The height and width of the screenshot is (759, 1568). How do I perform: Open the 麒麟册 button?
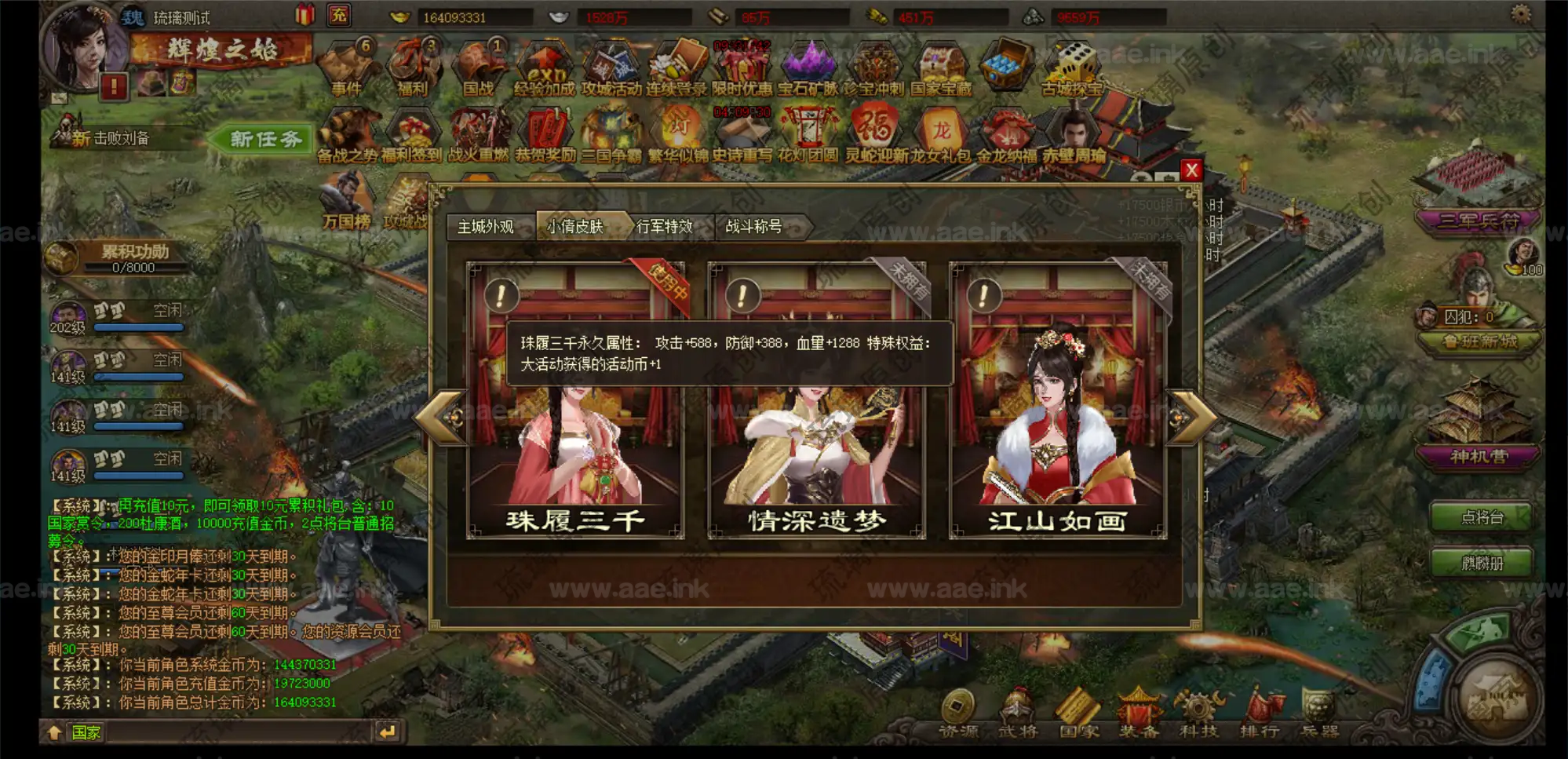coord(1482,563)
